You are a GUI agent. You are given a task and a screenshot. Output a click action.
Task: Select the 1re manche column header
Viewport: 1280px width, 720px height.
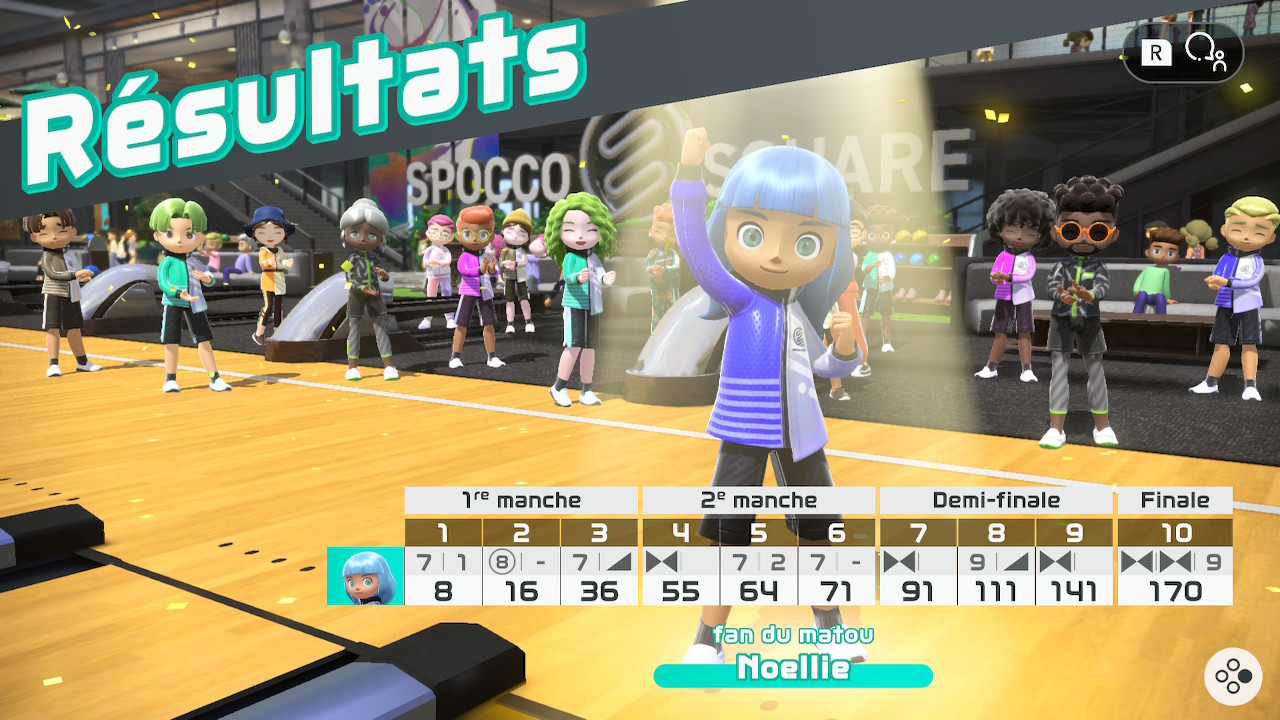[521, 500]
